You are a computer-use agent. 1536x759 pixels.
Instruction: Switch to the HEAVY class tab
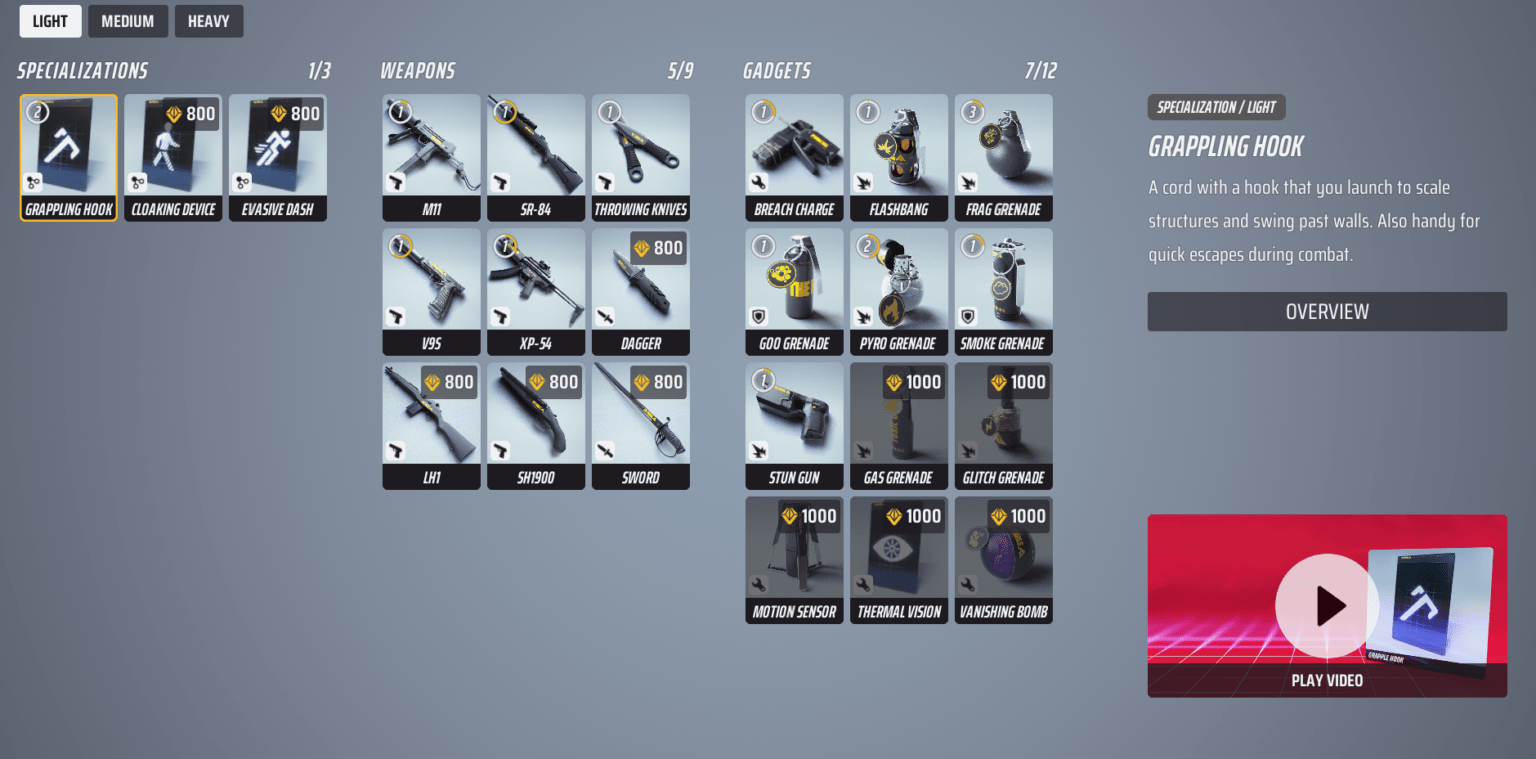click(x=208, y=20)
